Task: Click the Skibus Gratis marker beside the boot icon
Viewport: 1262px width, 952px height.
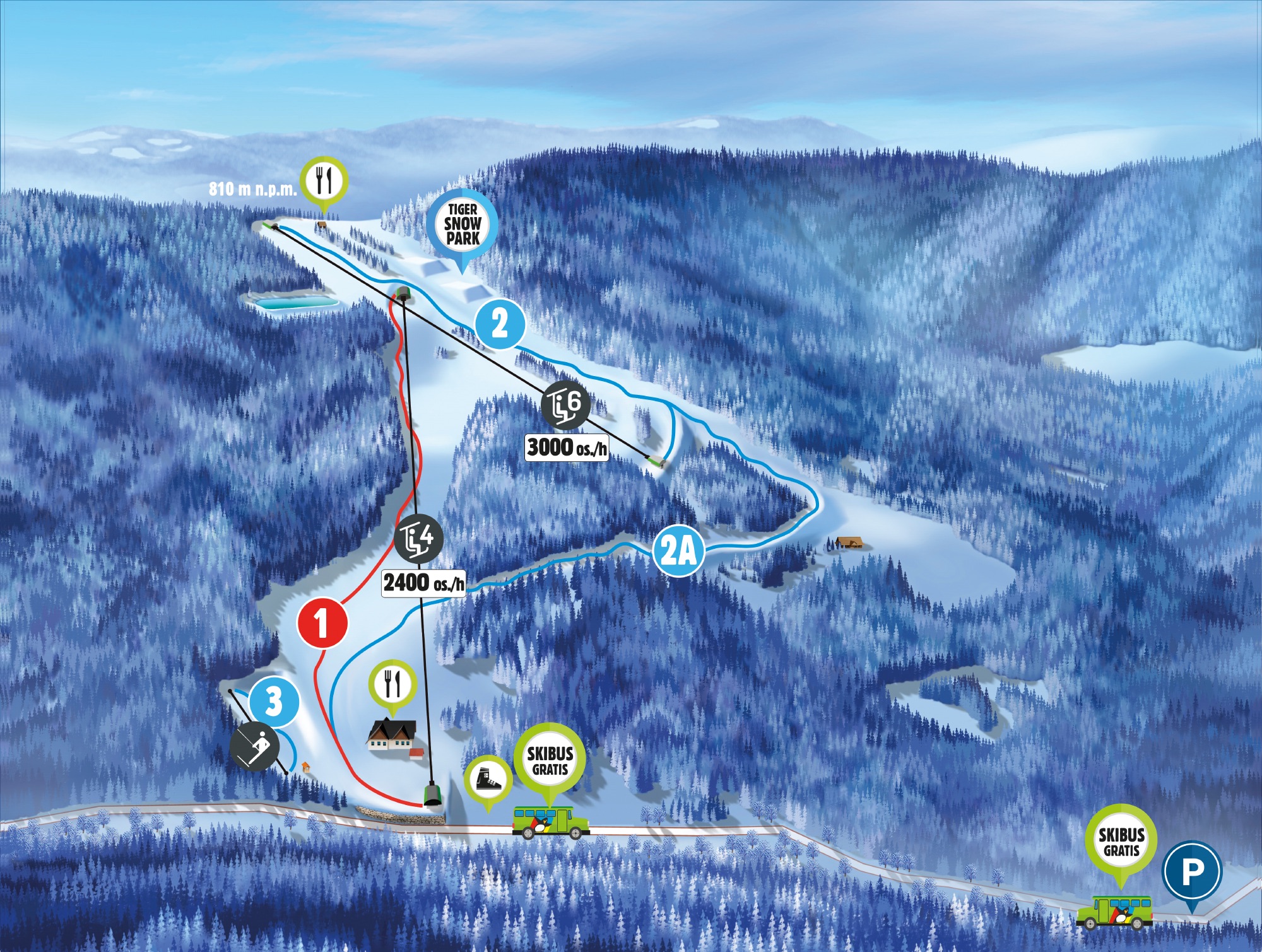Action: pyautogui.click(x=550, y=760)
